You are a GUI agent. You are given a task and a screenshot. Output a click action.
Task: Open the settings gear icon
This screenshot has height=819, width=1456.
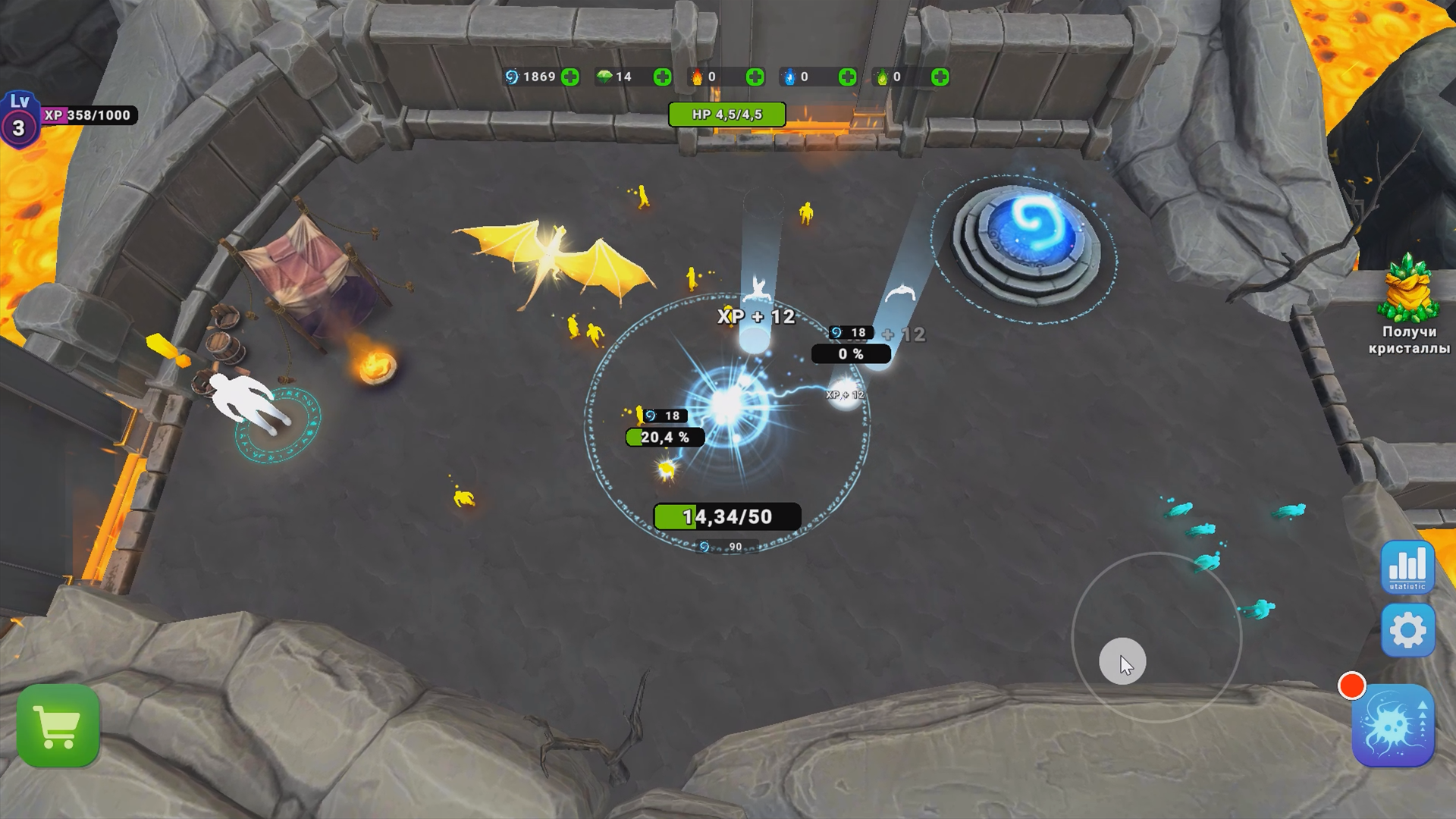[1407, 631]
